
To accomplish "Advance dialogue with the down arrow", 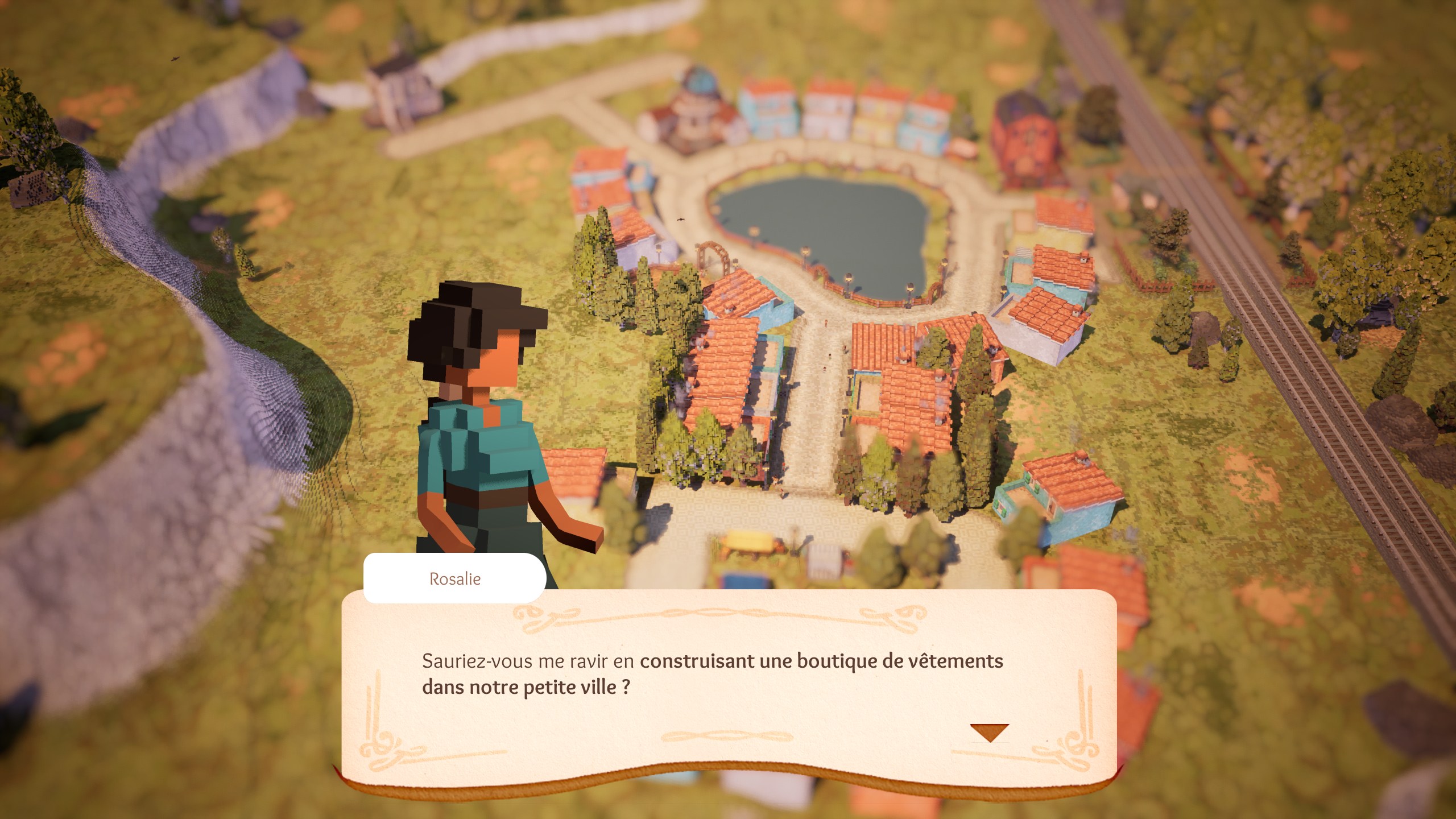I will pos(989,731).
